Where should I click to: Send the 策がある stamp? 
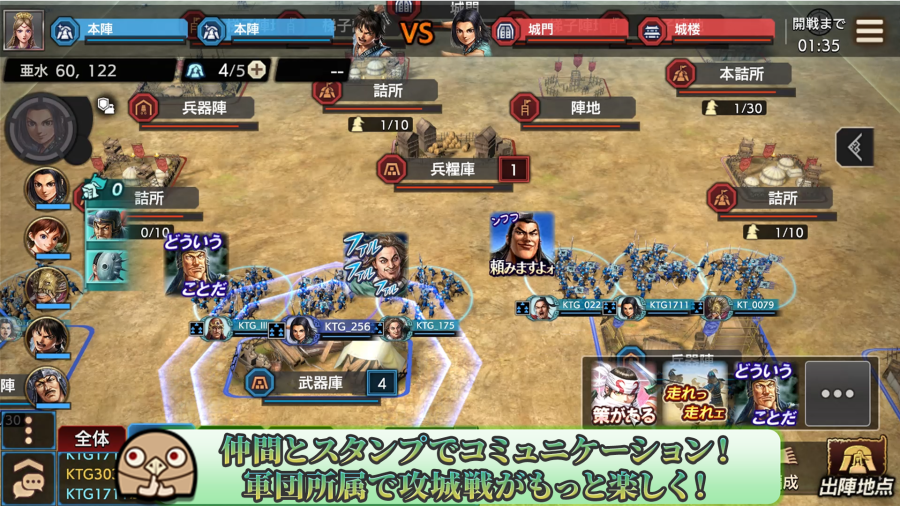[623, 393]
